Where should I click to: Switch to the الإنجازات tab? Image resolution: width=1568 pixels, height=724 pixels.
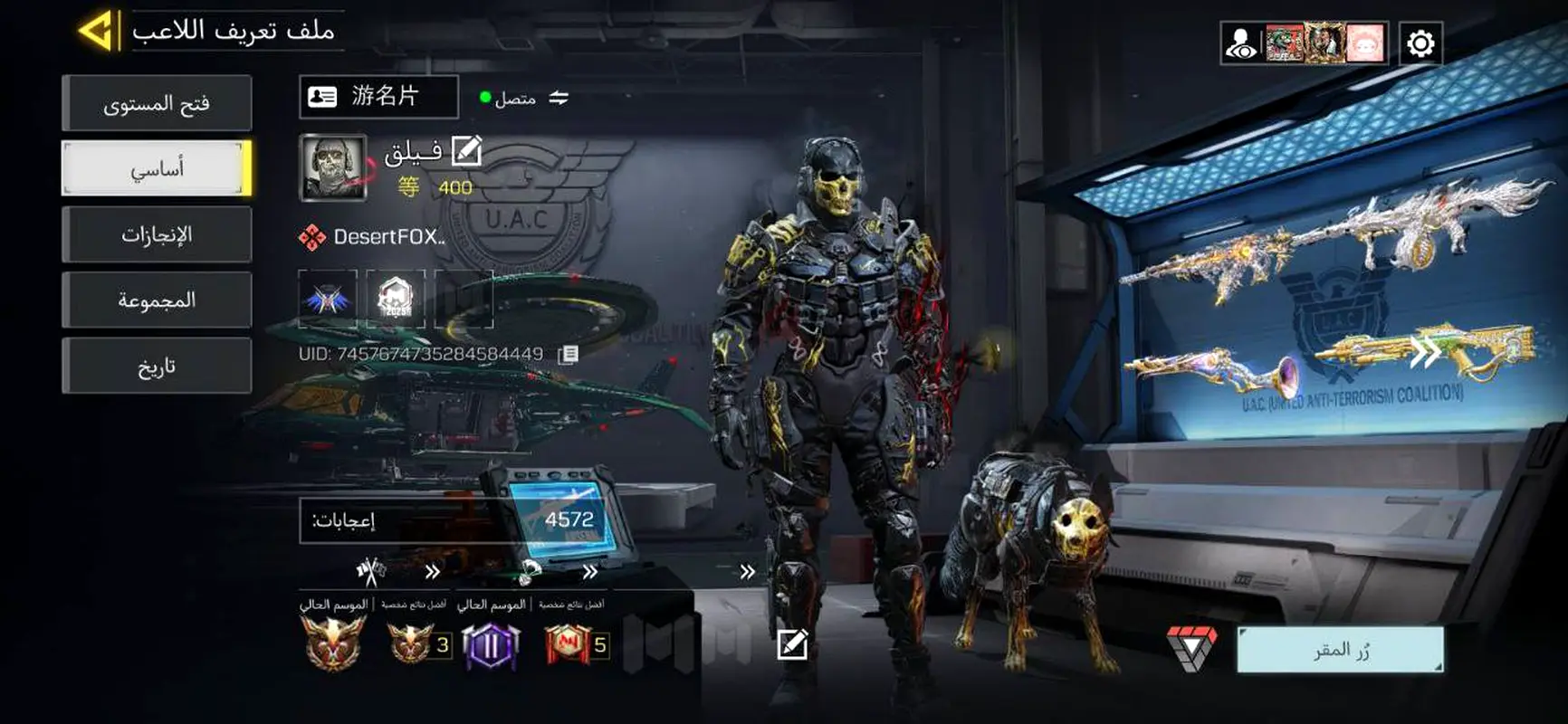(157, 234)
